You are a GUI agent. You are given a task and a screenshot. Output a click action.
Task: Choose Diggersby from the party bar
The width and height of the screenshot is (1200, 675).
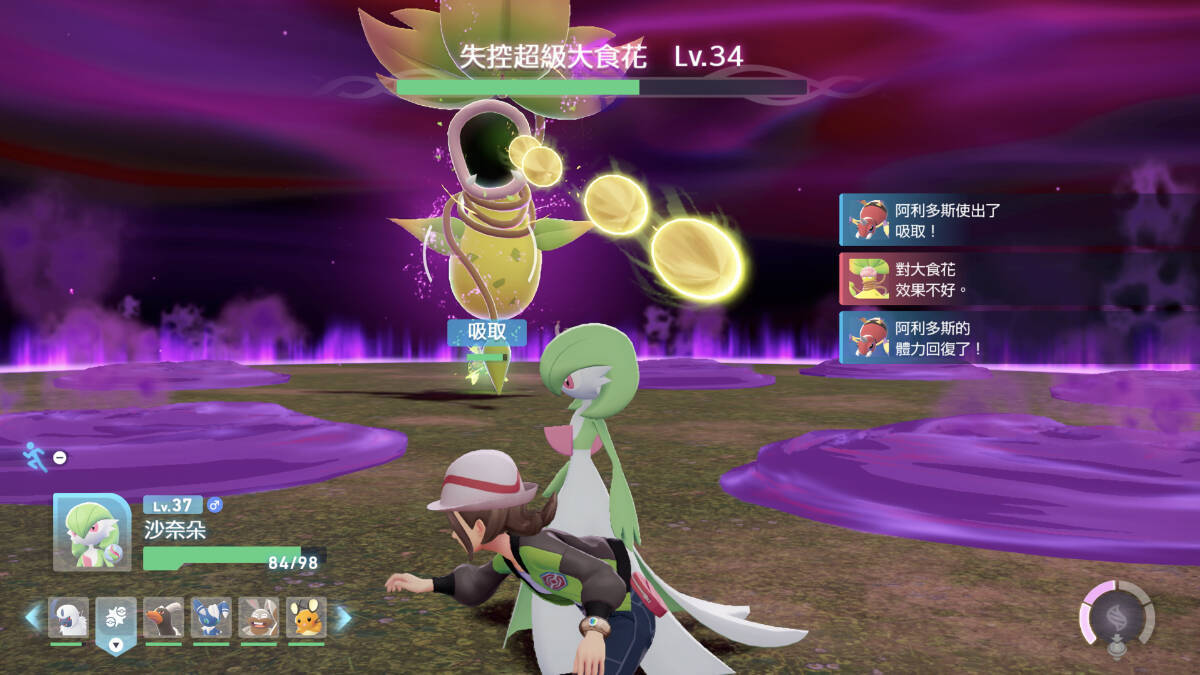pos(259,619)
